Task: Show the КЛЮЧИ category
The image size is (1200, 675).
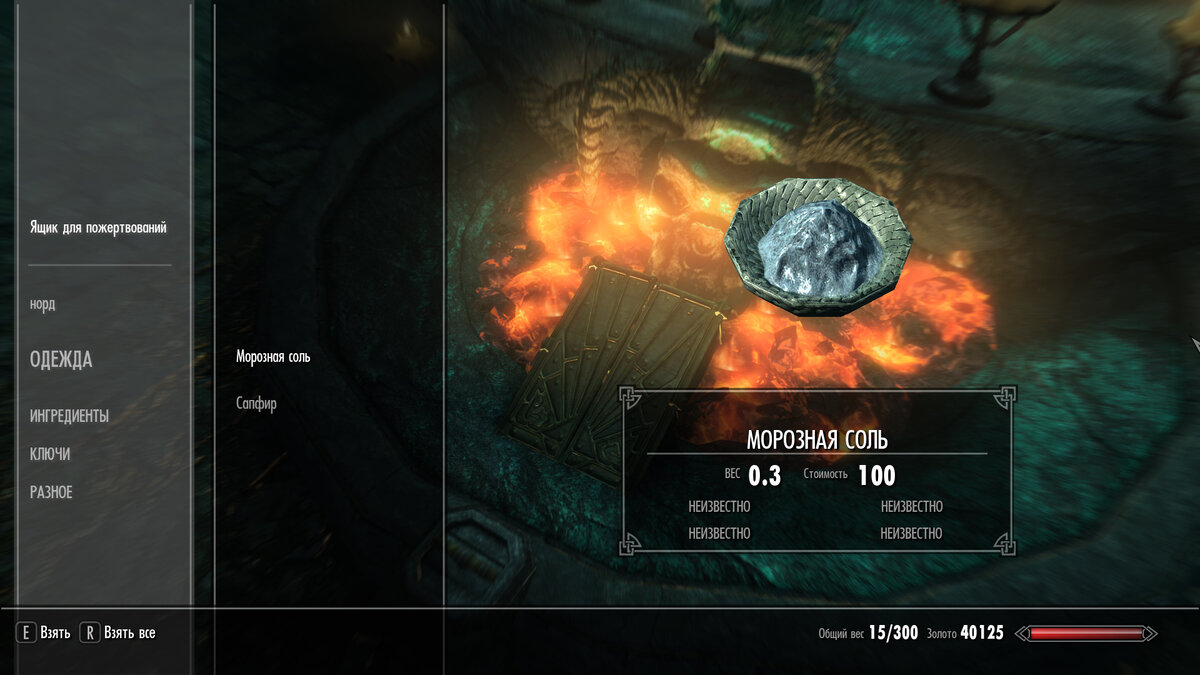Action: tap(50, 454)
